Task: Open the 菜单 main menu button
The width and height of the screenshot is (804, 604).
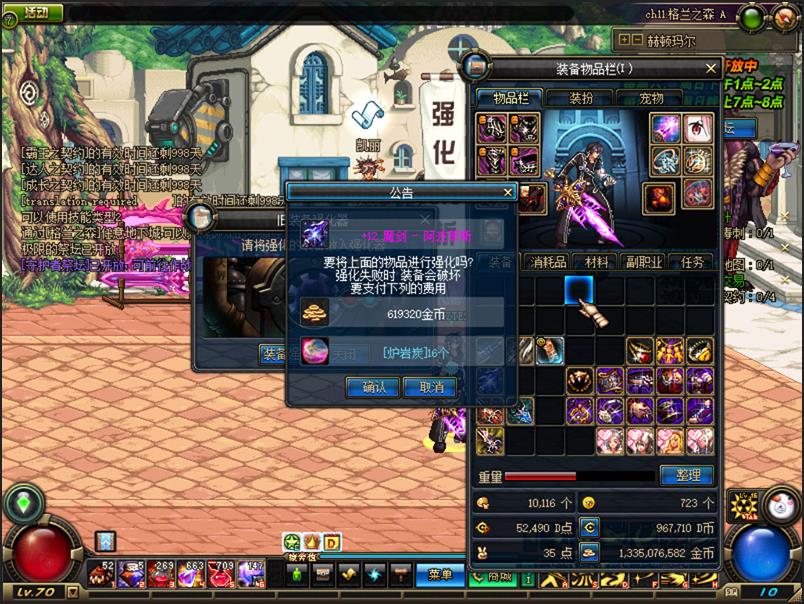Action: 440,575
